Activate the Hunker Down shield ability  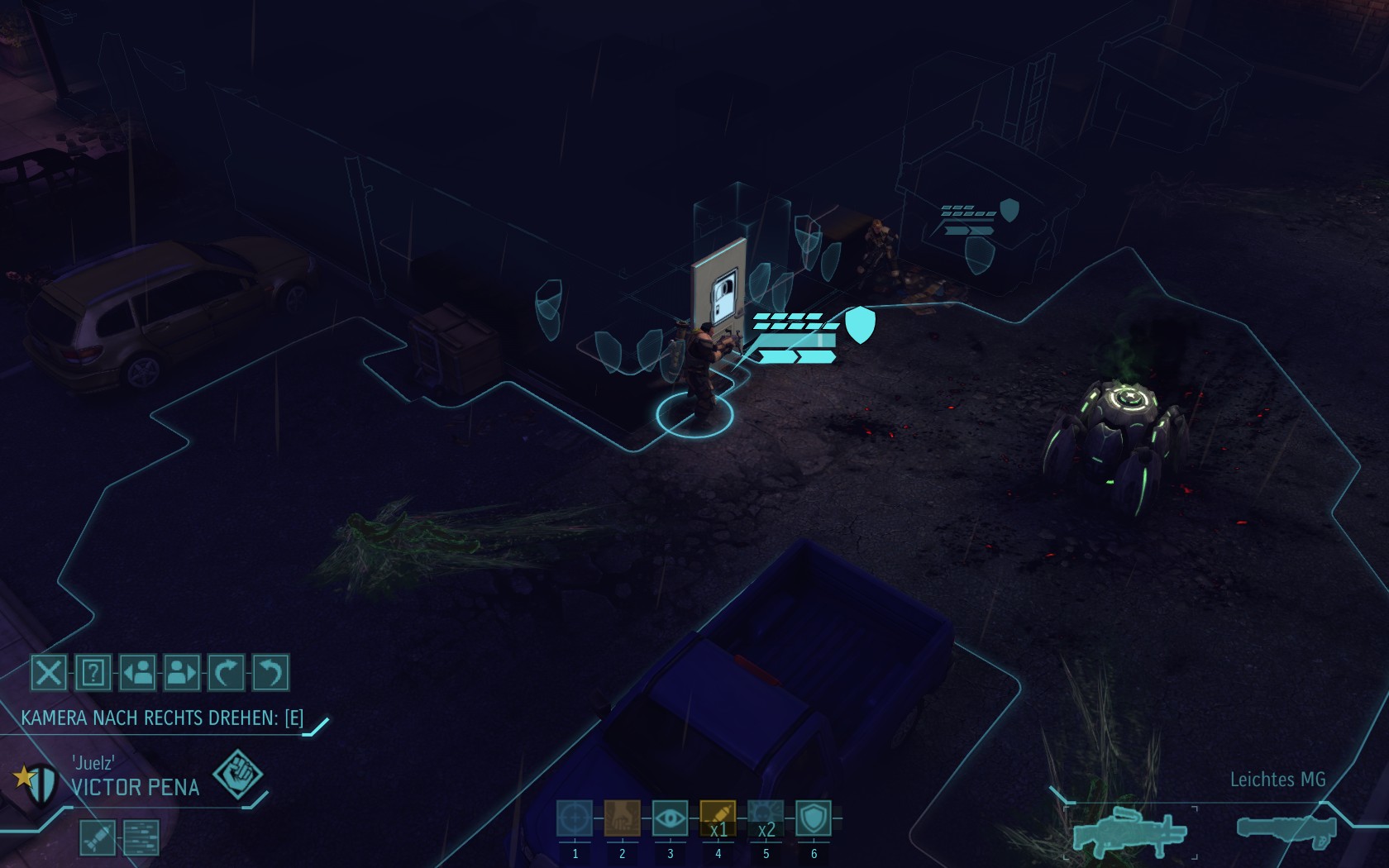click(x=814, y=818)
